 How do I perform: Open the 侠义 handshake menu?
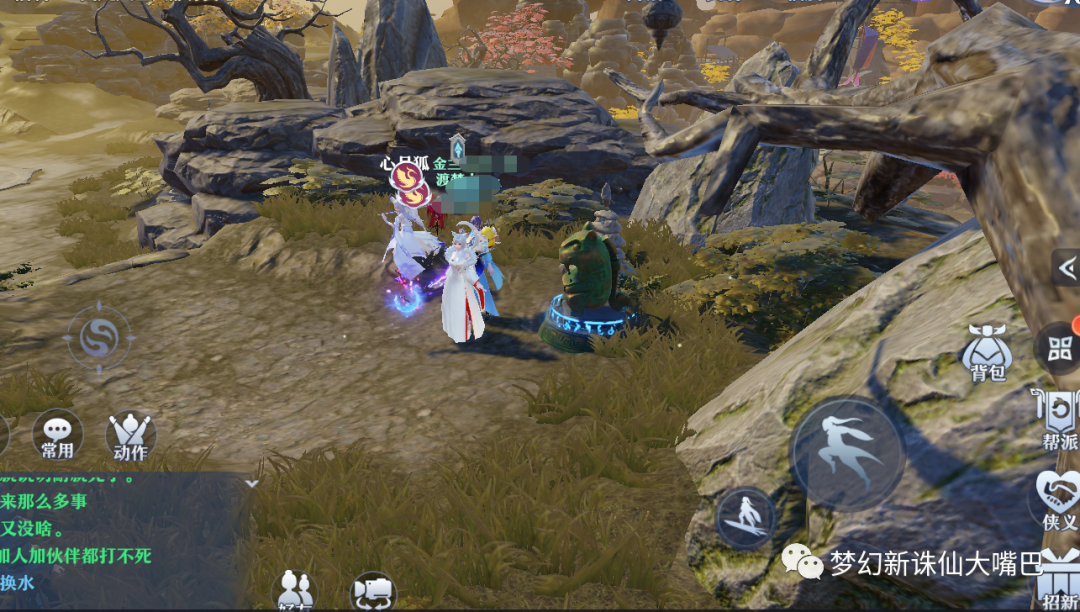tap(1058, 499)
